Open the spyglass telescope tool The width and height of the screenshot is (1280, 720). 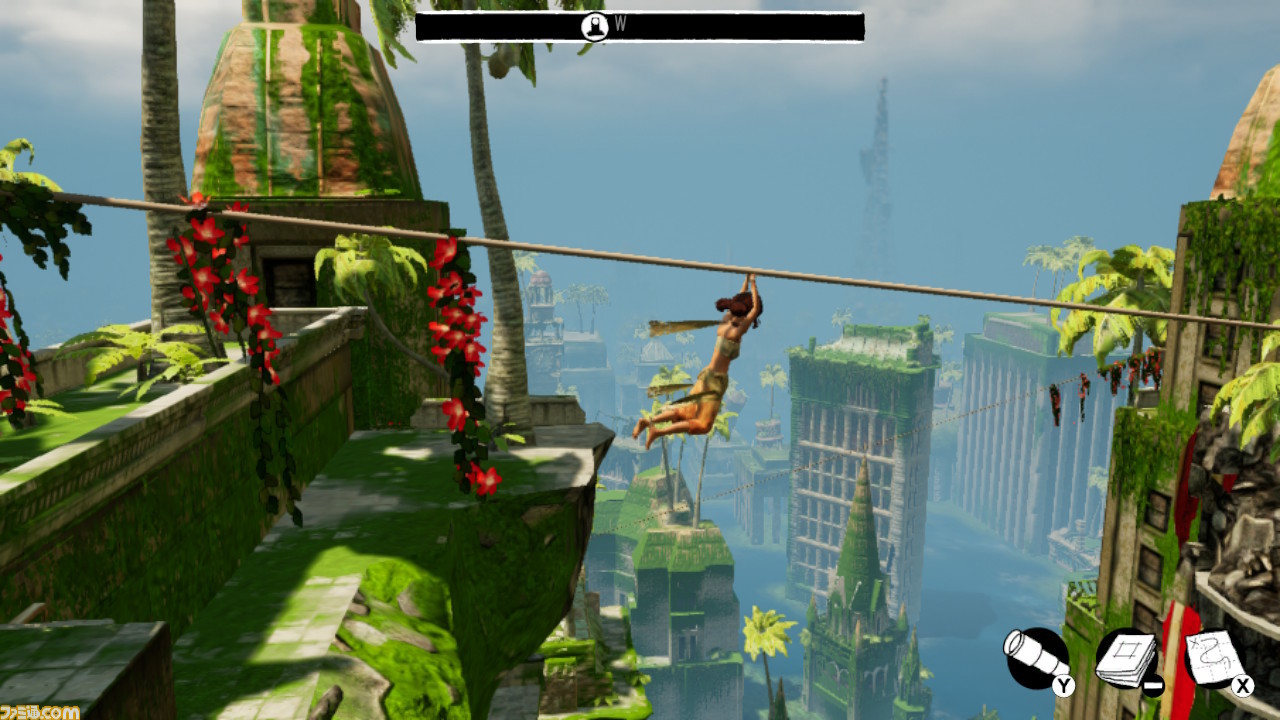1037,657
